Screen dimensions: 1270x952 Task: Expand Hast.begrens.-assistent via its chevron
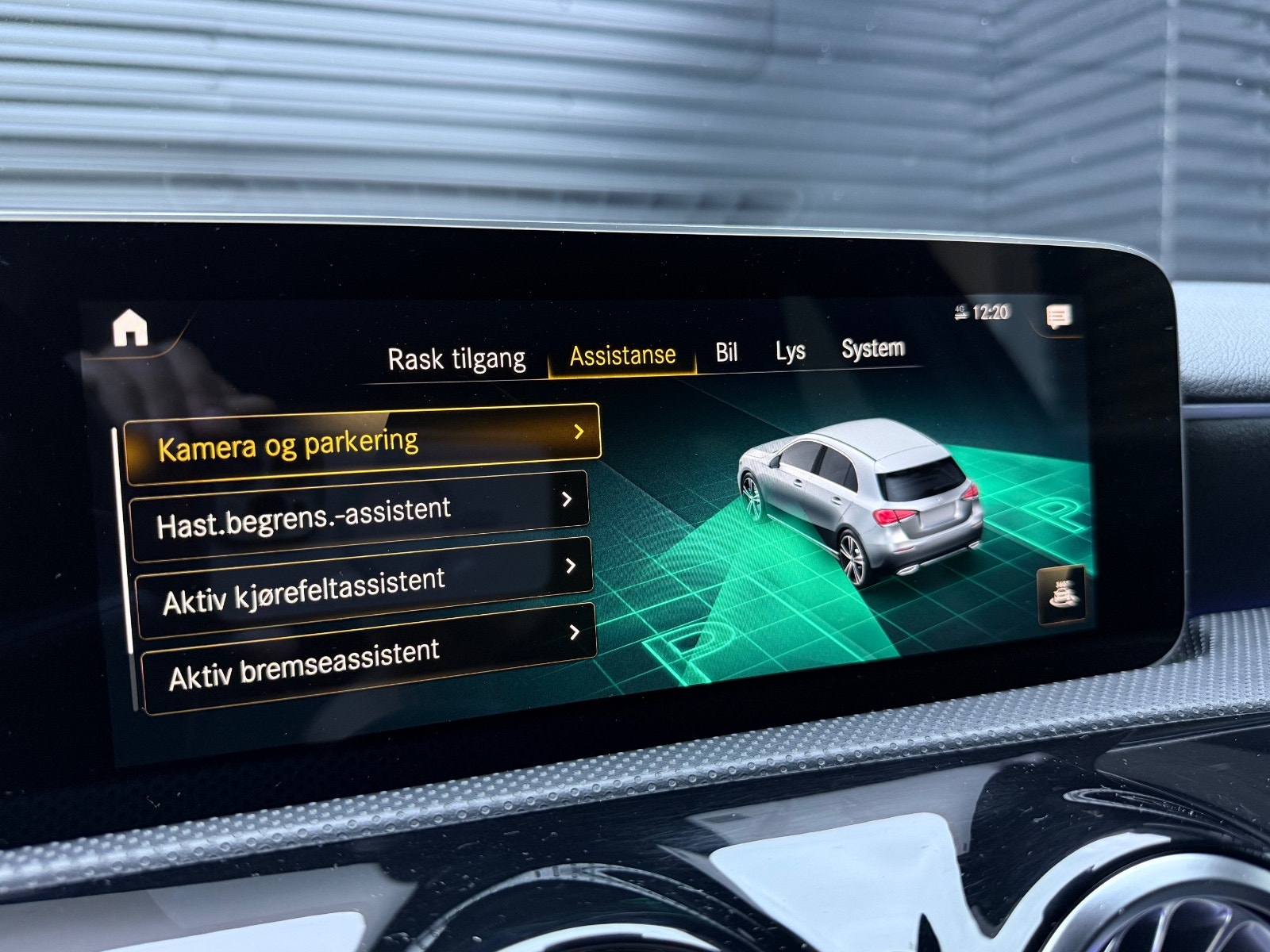[568, 498]
